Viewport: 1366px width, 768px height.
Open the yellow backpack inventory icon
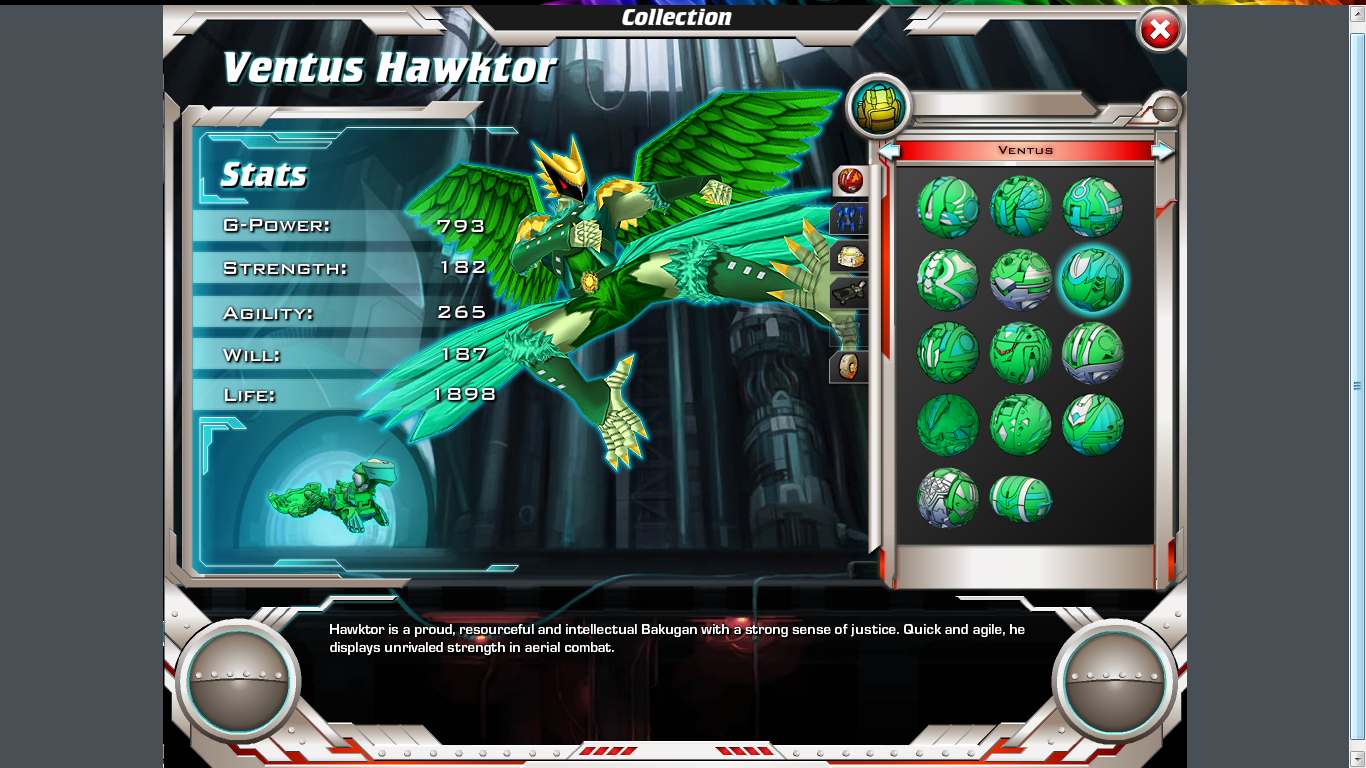coord(879,106)
